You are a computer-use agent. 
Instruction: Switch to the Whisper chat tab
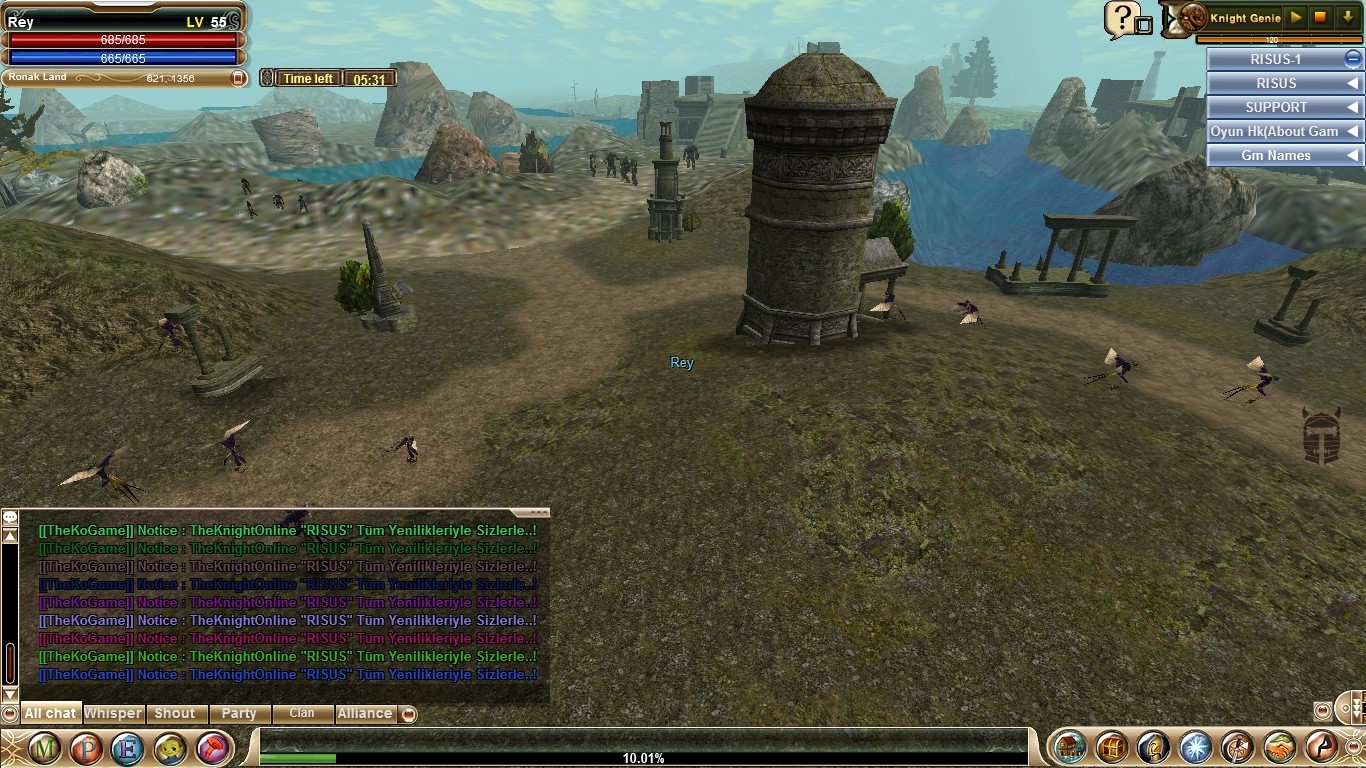pos(113,714)
